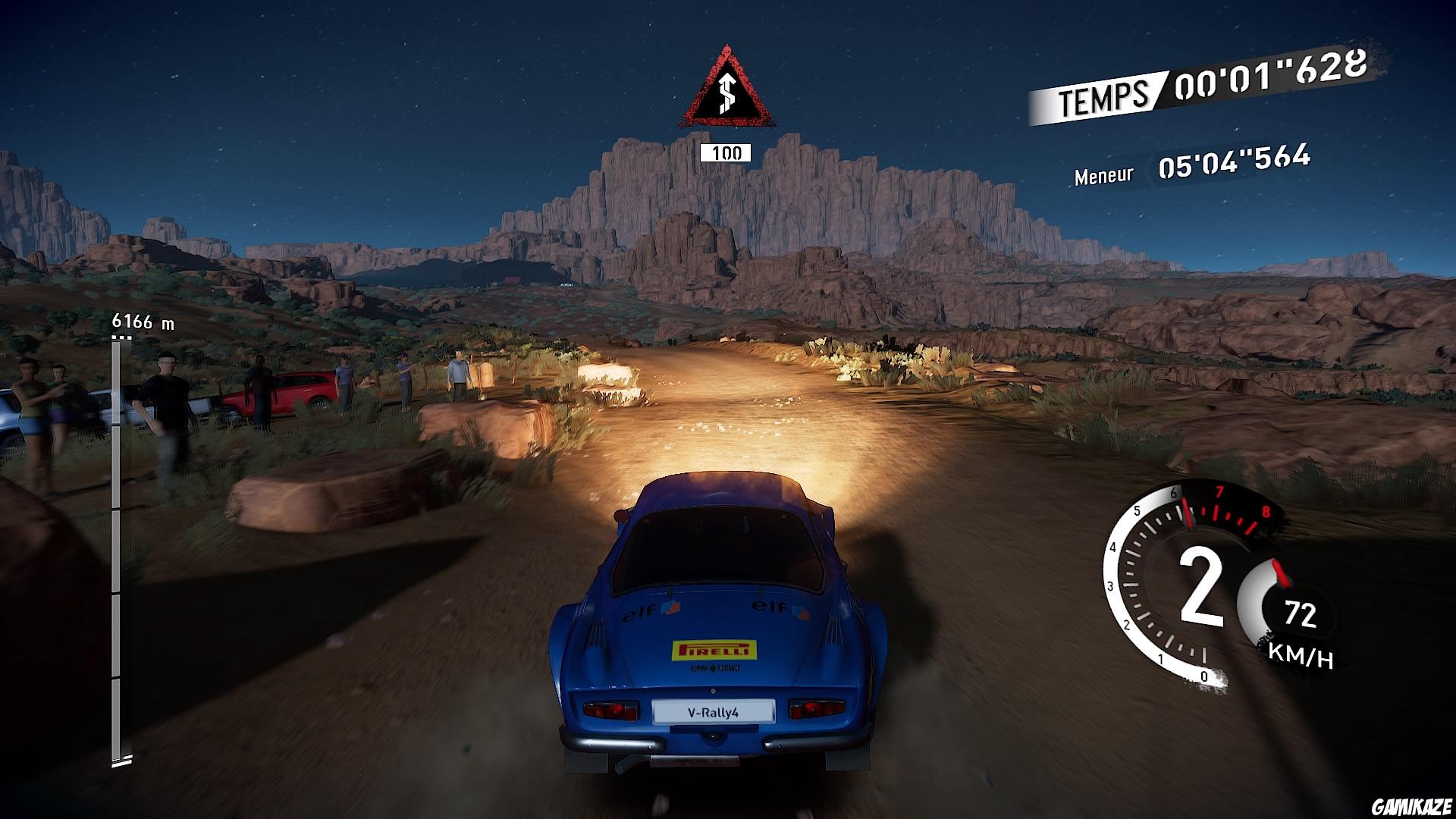
Task: Click the red speedometer needle marker
Action: click(1280, 573)
